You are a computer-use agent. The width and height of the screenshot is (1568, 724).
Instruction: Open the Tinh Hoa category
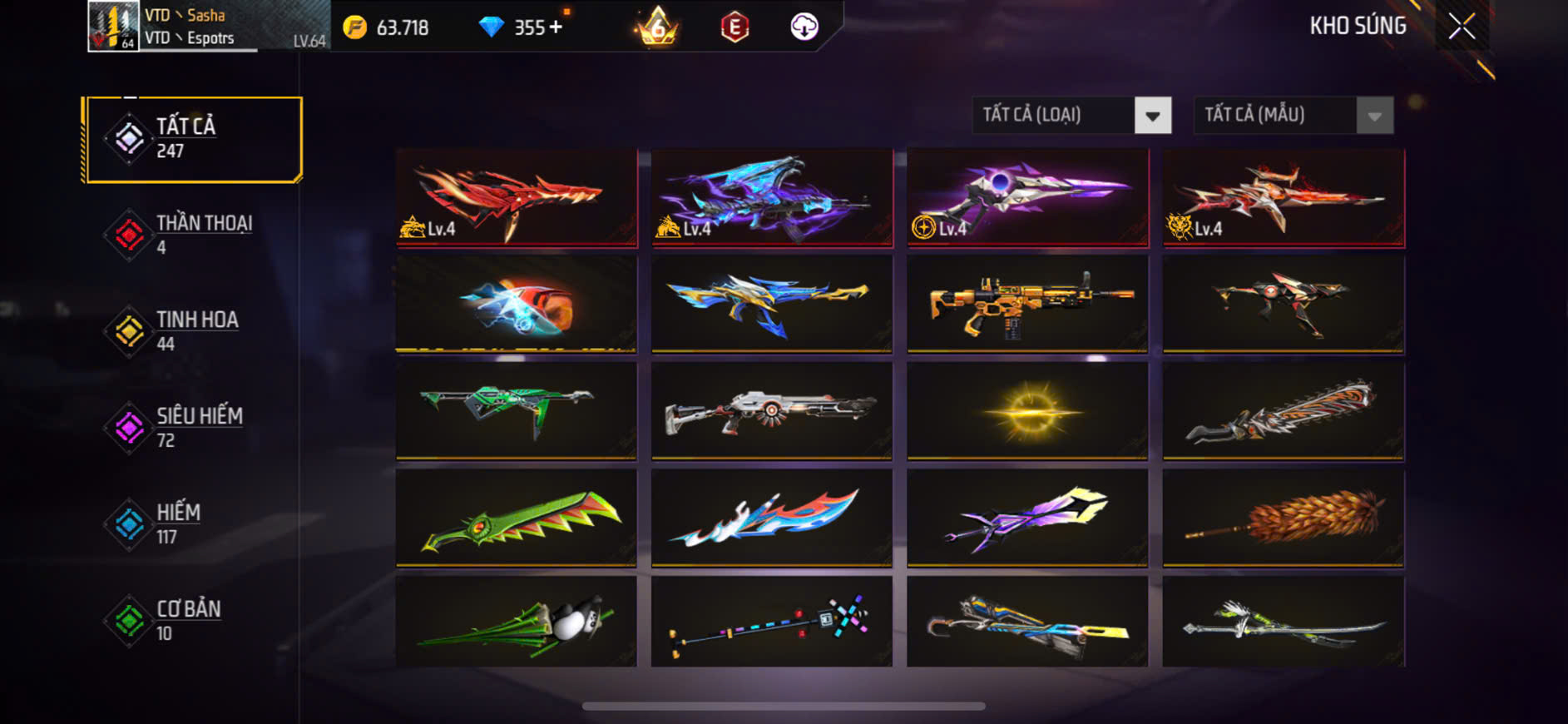[x=193, y=331]
